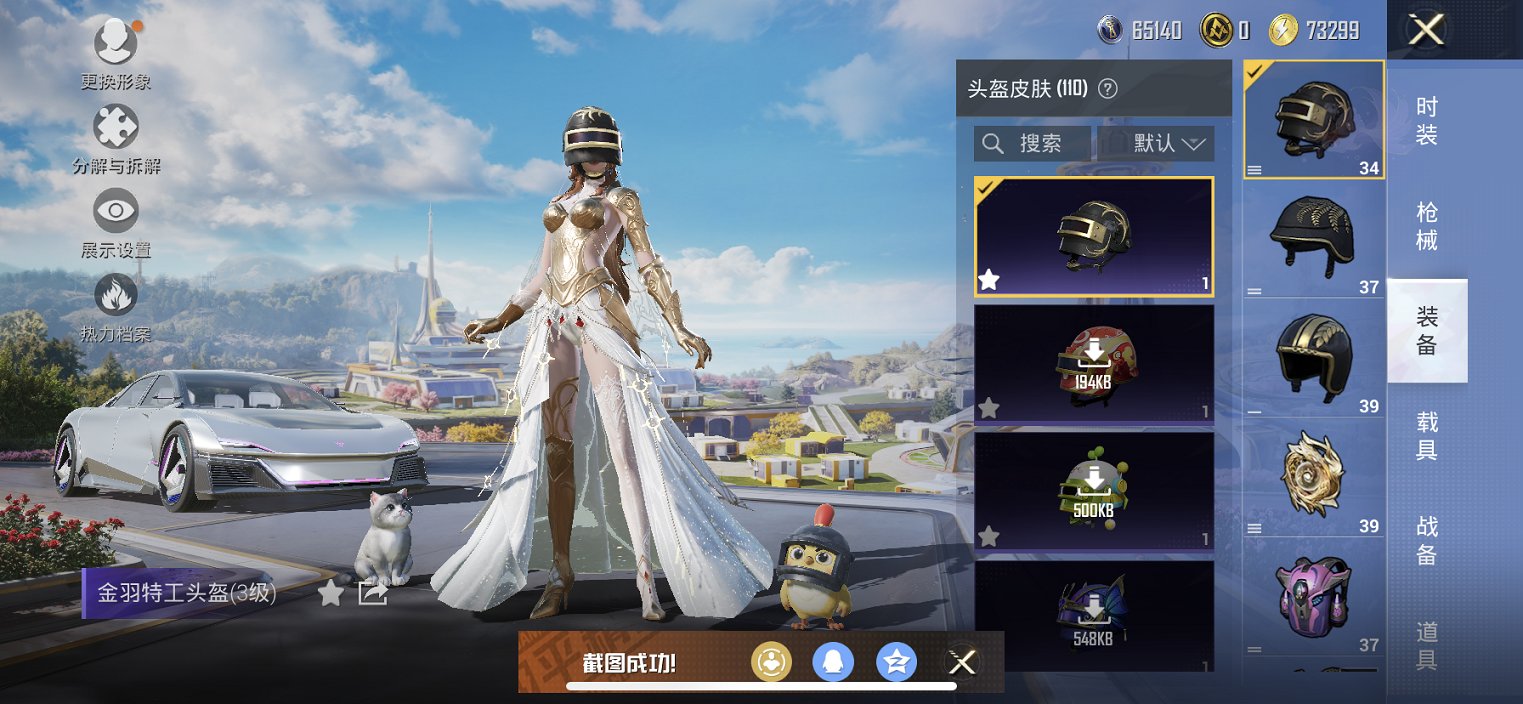
Task: Open the 热力档案 flame icon
Action: coord(116,296)
